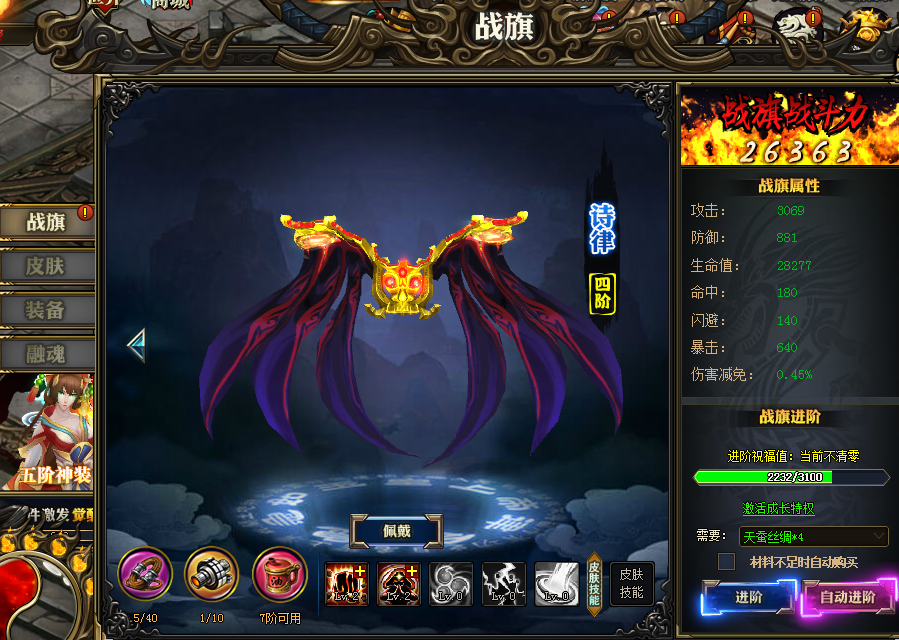Viewport: 899px width, 640px height.
Task: Select the red pot item icon
Action: (x=279, y=574)
